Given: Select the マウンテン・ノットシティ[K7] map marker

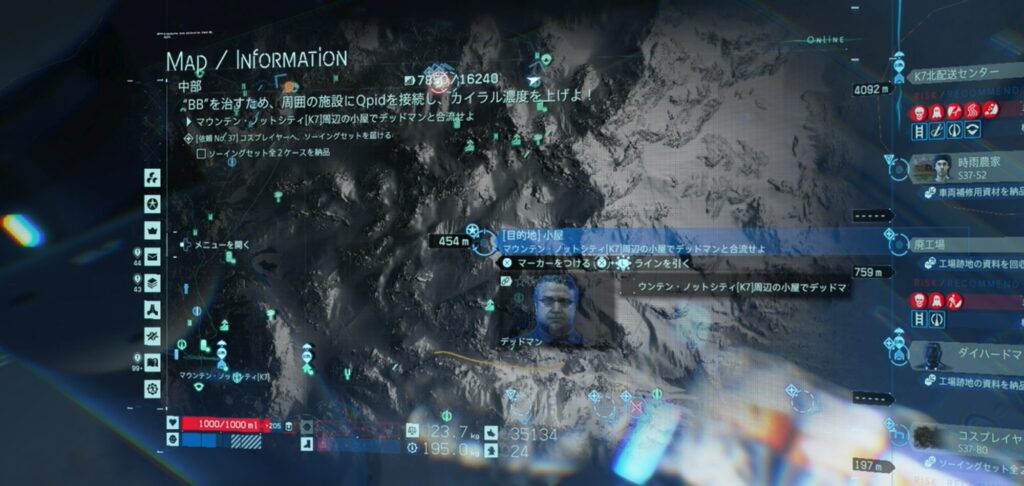Looking at the screenshot, I should (220, 352).
